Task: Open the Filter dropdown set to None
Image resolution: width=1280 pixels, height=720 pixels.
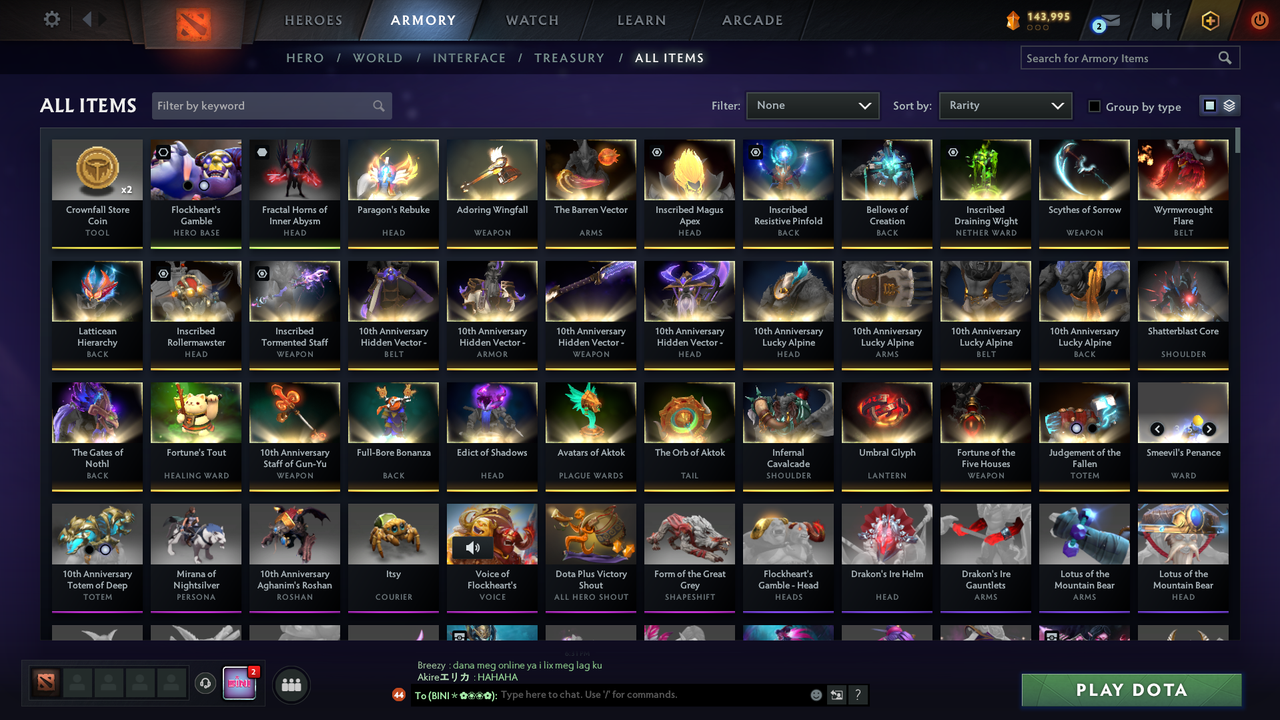Action: 812,105
